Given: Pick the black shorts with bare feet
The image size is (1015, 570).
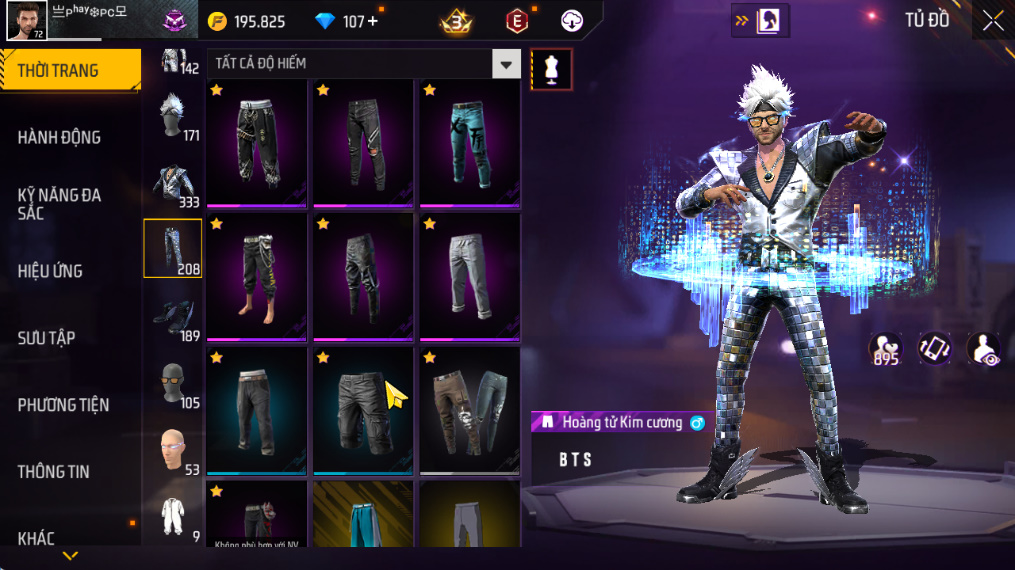Looking at the screenshot, I should point(256,274).
